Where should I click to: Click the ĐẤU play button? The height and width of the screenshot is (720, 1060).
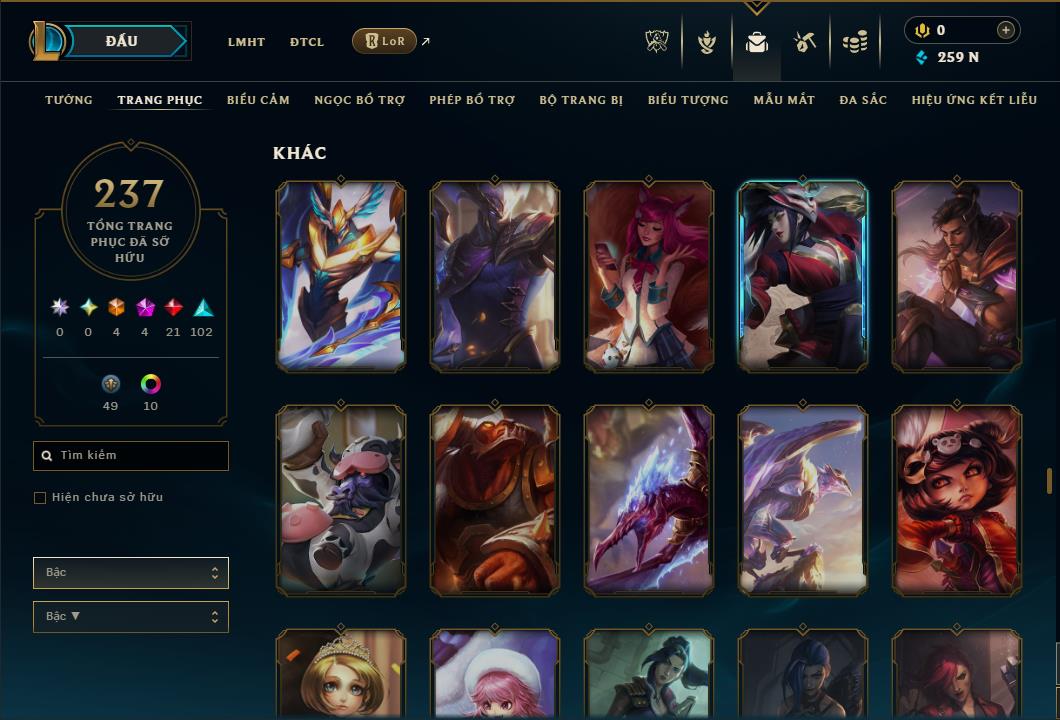[x=120, y=41]
